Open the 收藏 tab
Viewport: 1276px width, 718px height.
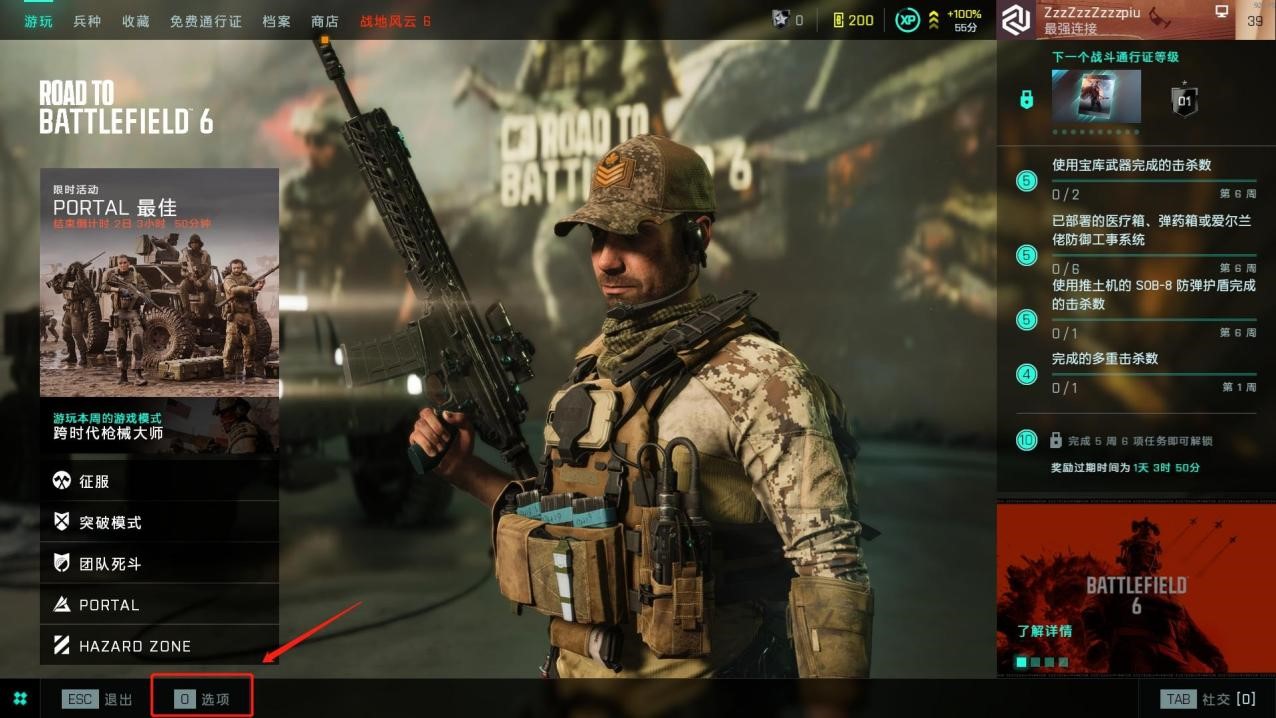tap(136, 21)
